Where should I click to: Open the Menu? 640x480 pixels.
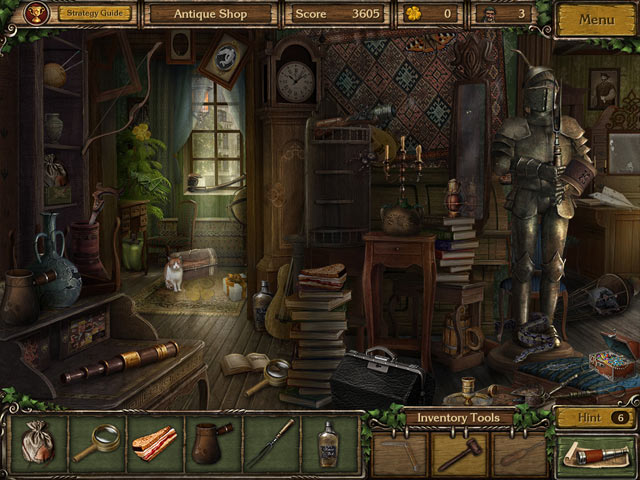click(x=596, y=19)
